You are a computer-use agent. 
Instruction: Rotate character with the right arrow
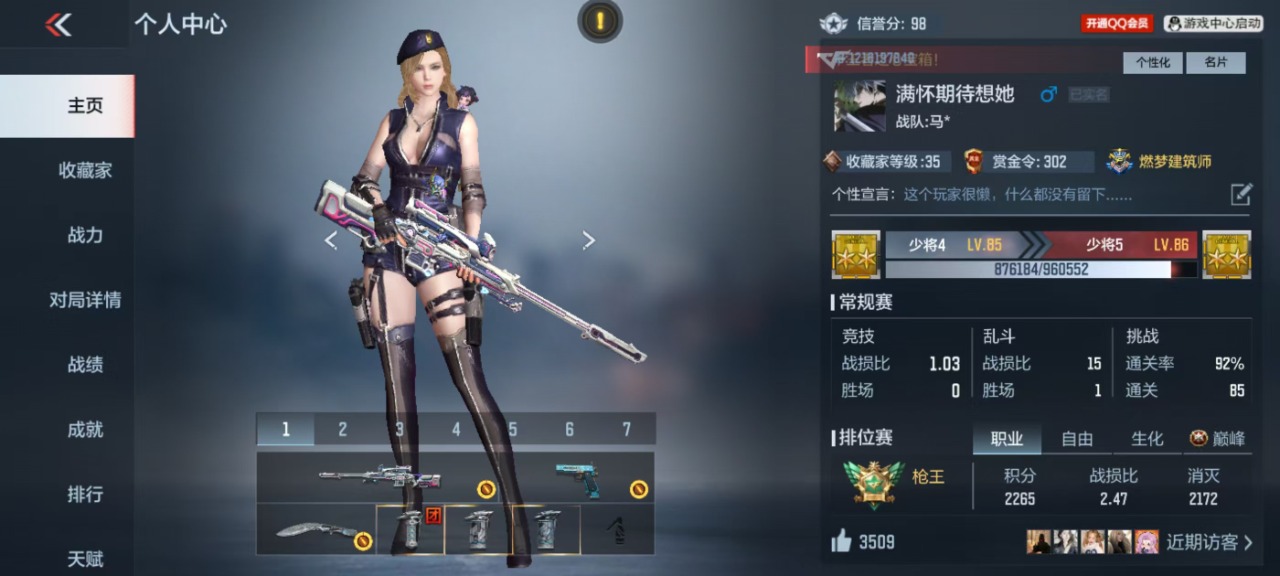pos(588,240)
